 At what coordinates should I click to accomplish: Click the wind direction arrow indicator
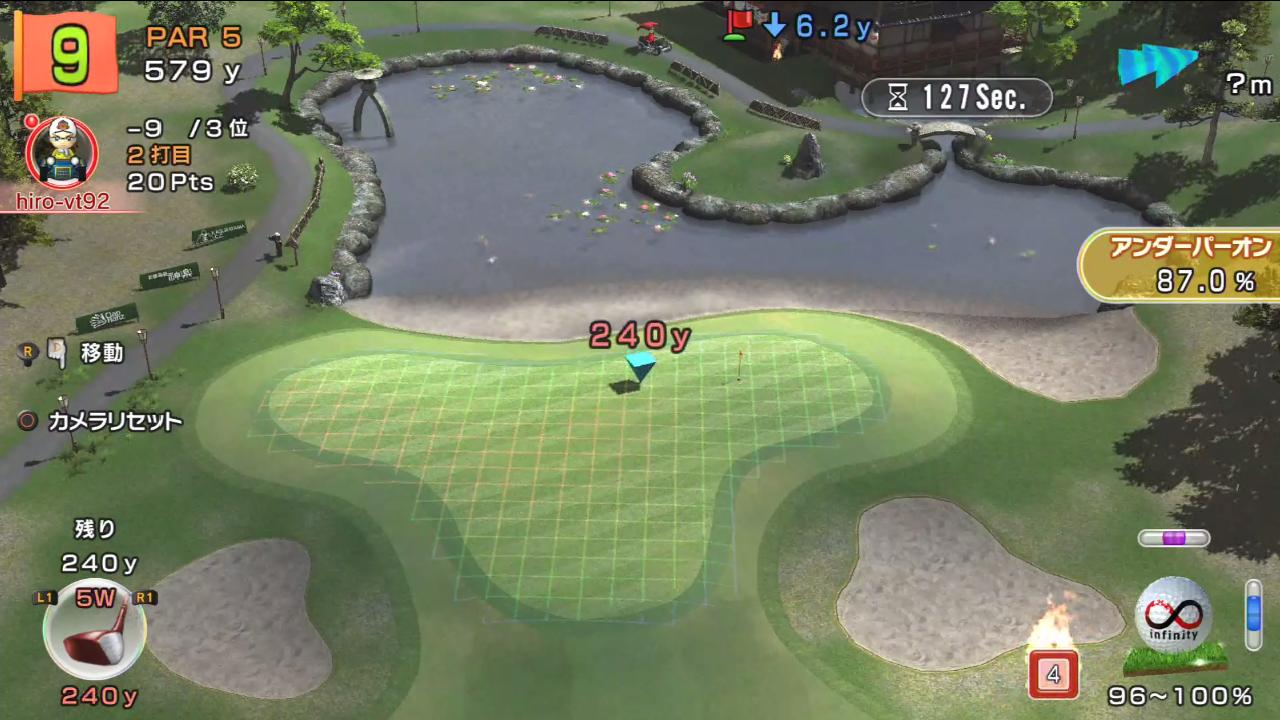[x=1157, y=66]
